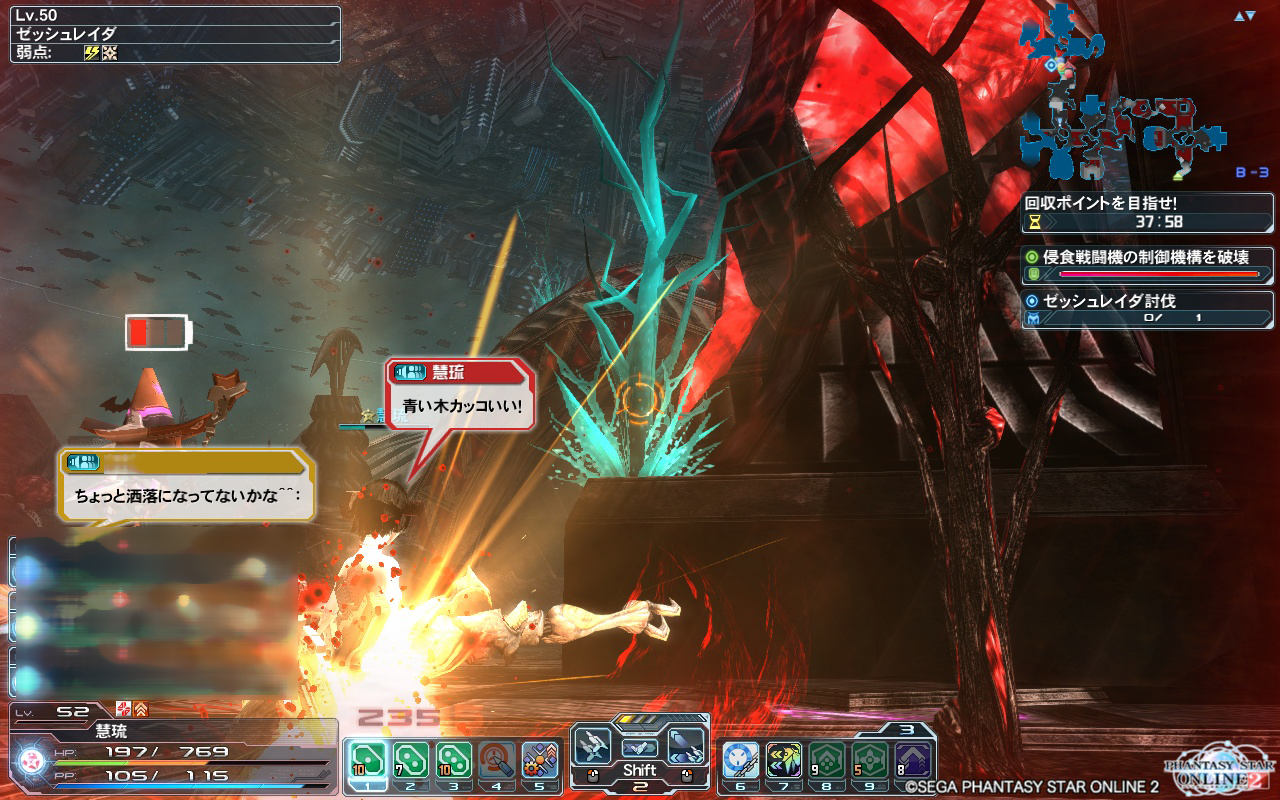The image size is (1280, 800).
Task: Use the green item in slot 2
Action: point(410,760)
